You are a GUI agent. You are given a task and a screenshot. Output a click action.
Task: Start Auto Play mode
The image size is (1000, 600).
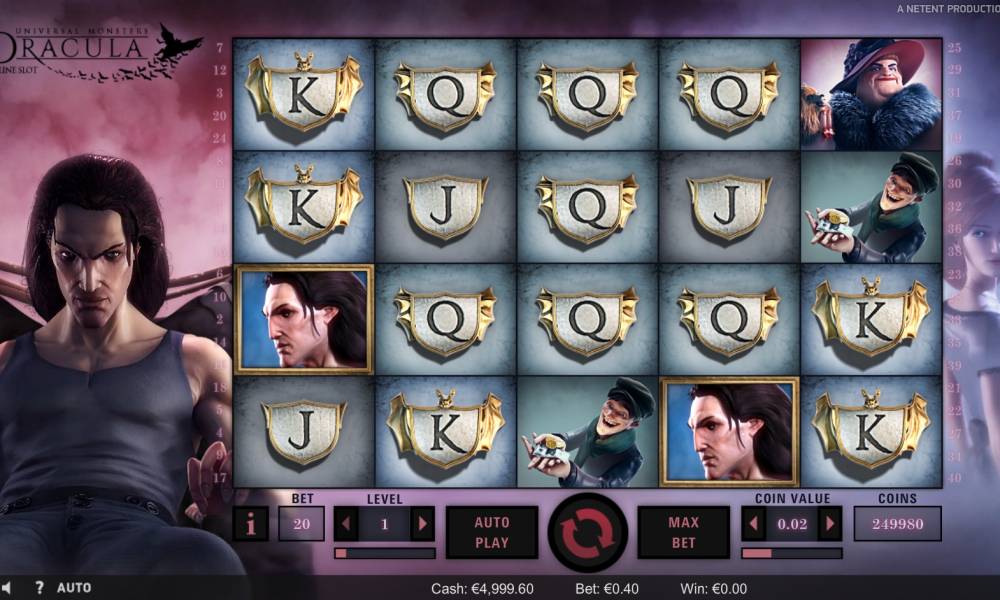(x=492, y=532)
